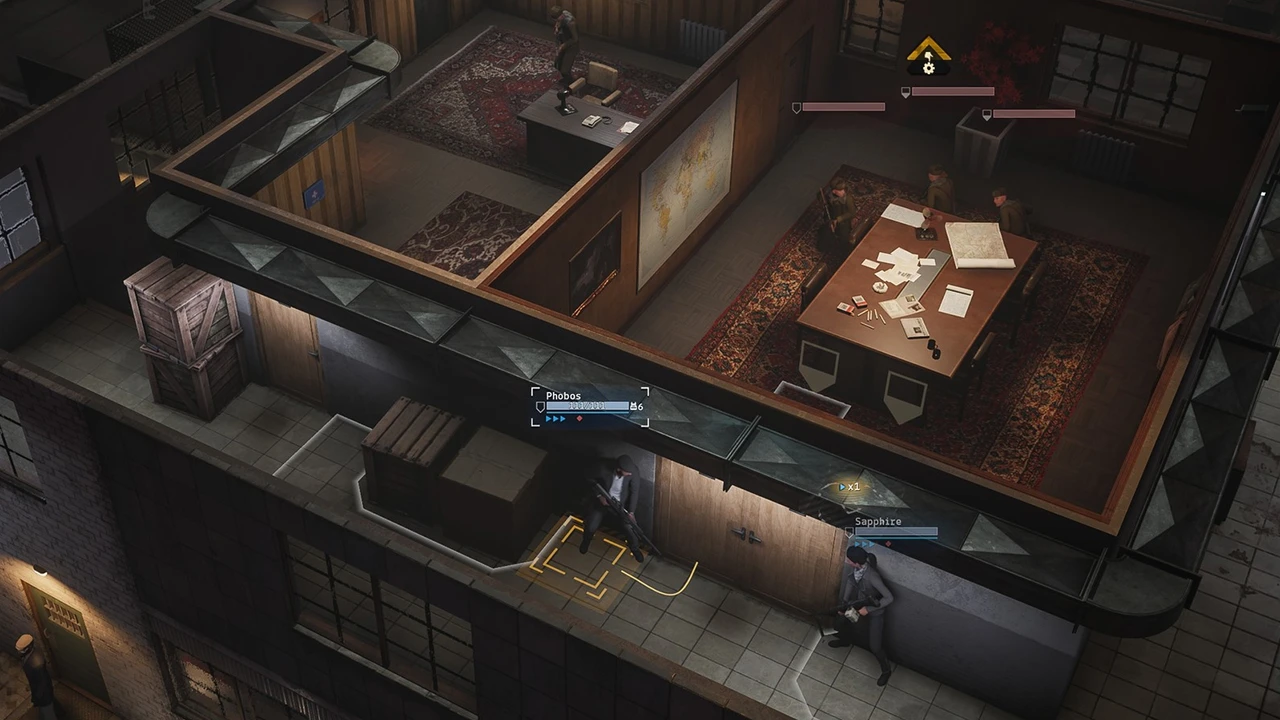The height and width of the screenshot is (720, 1280).
Task: Click the Sapphire name label above her health bar
Action: click(878, 521)
